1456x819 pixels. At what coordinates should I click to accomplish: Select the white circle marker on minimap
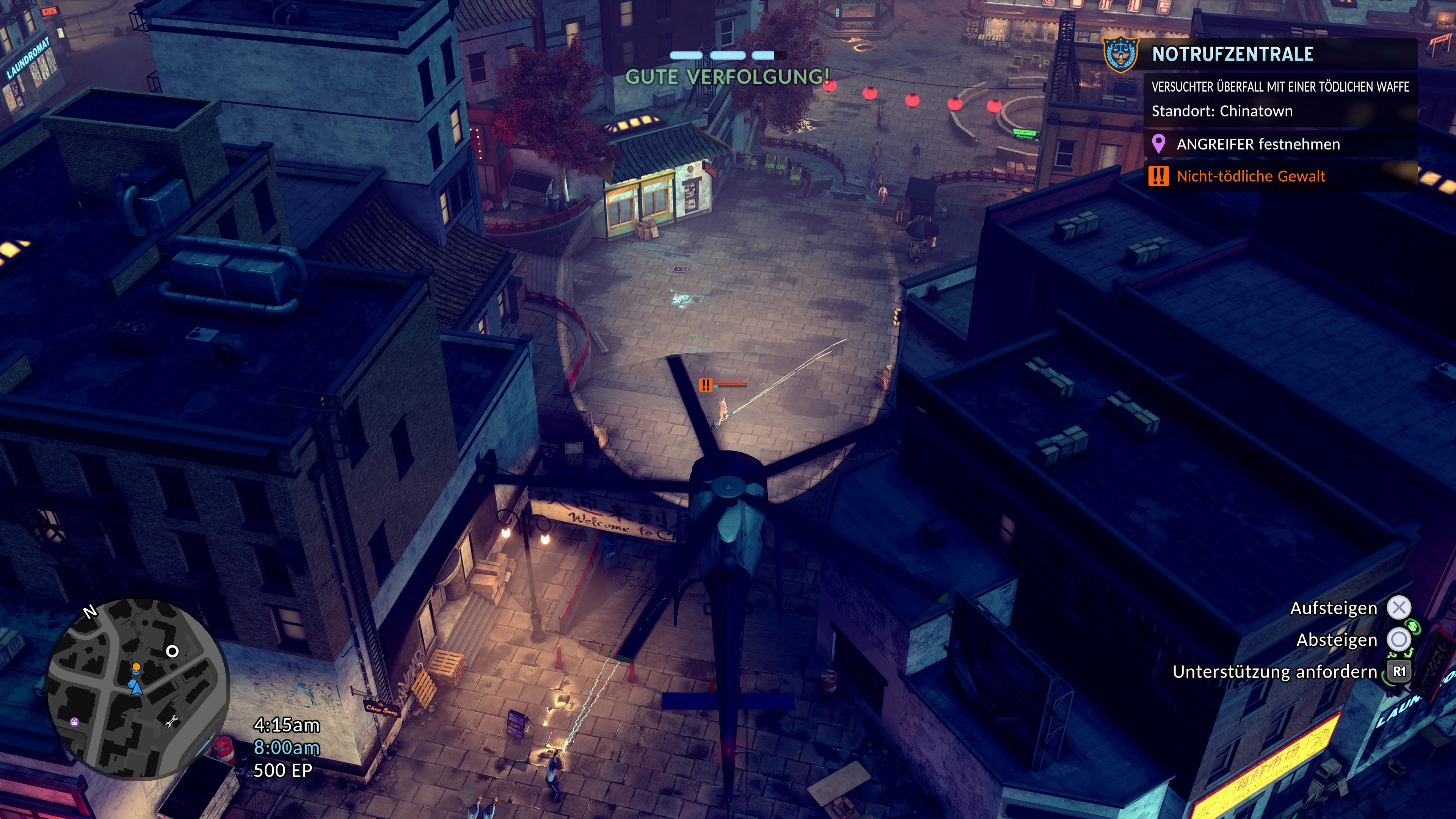coord(173,651)
